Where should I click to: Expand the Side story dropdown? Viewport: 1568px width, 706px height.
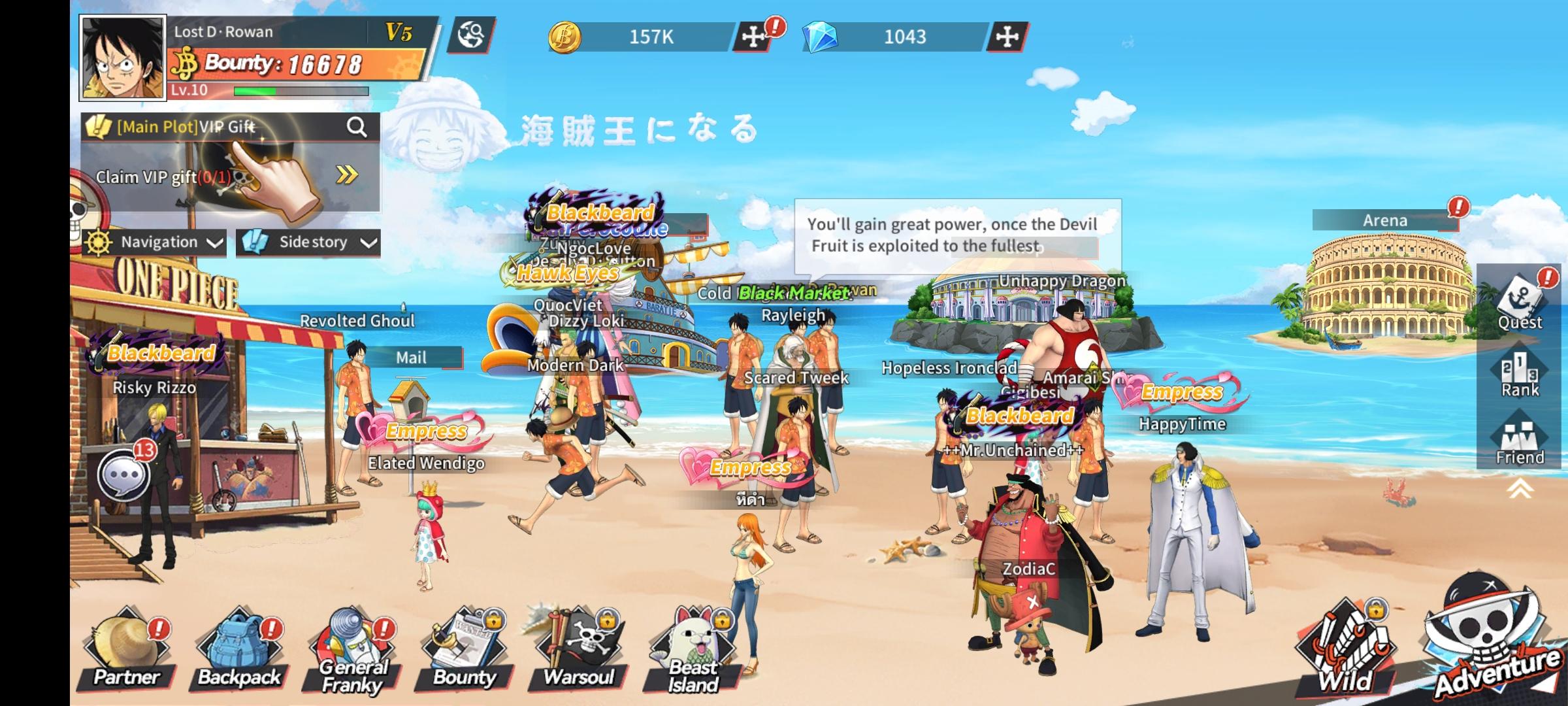(307, 242)
